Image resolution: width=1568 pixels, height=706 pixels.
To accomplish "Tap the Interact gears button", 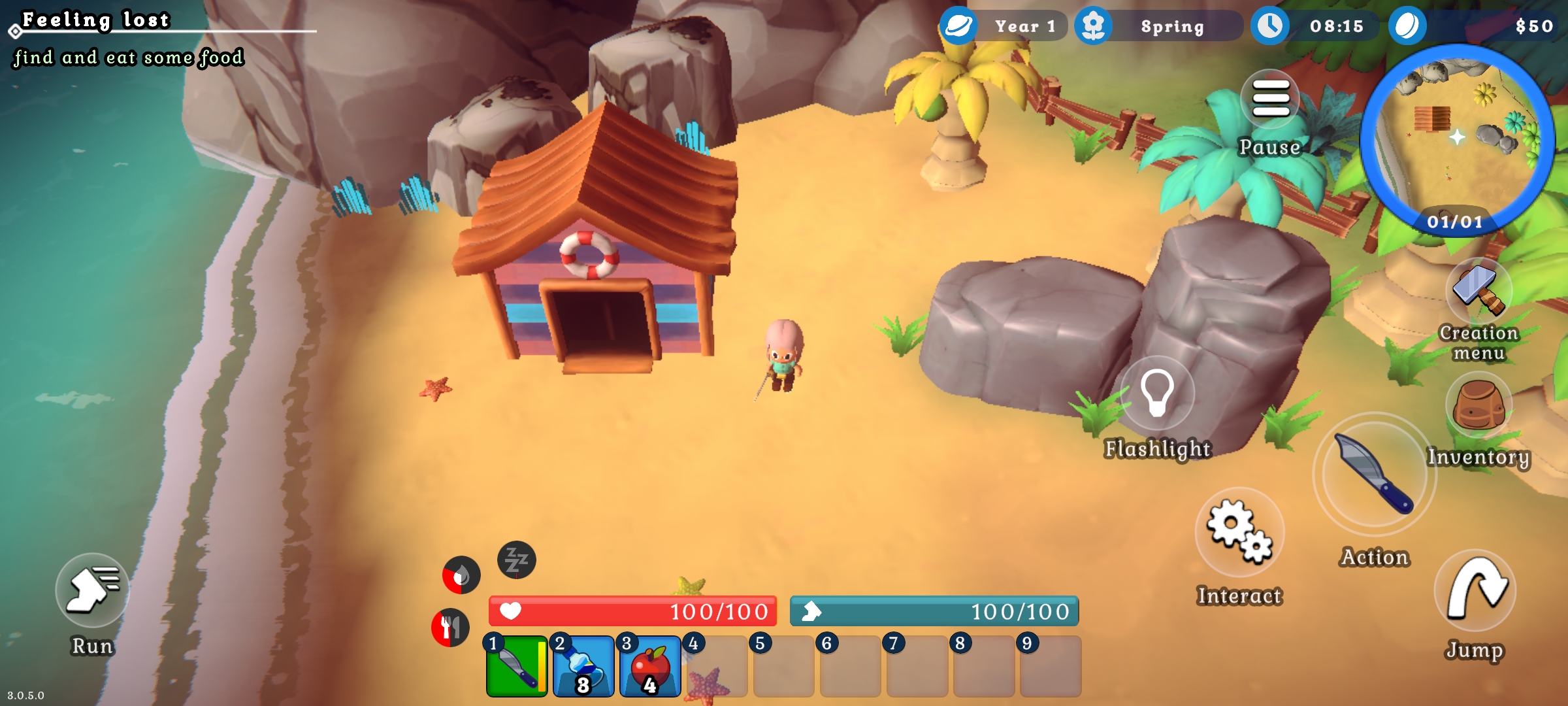I will point(1239,531).
